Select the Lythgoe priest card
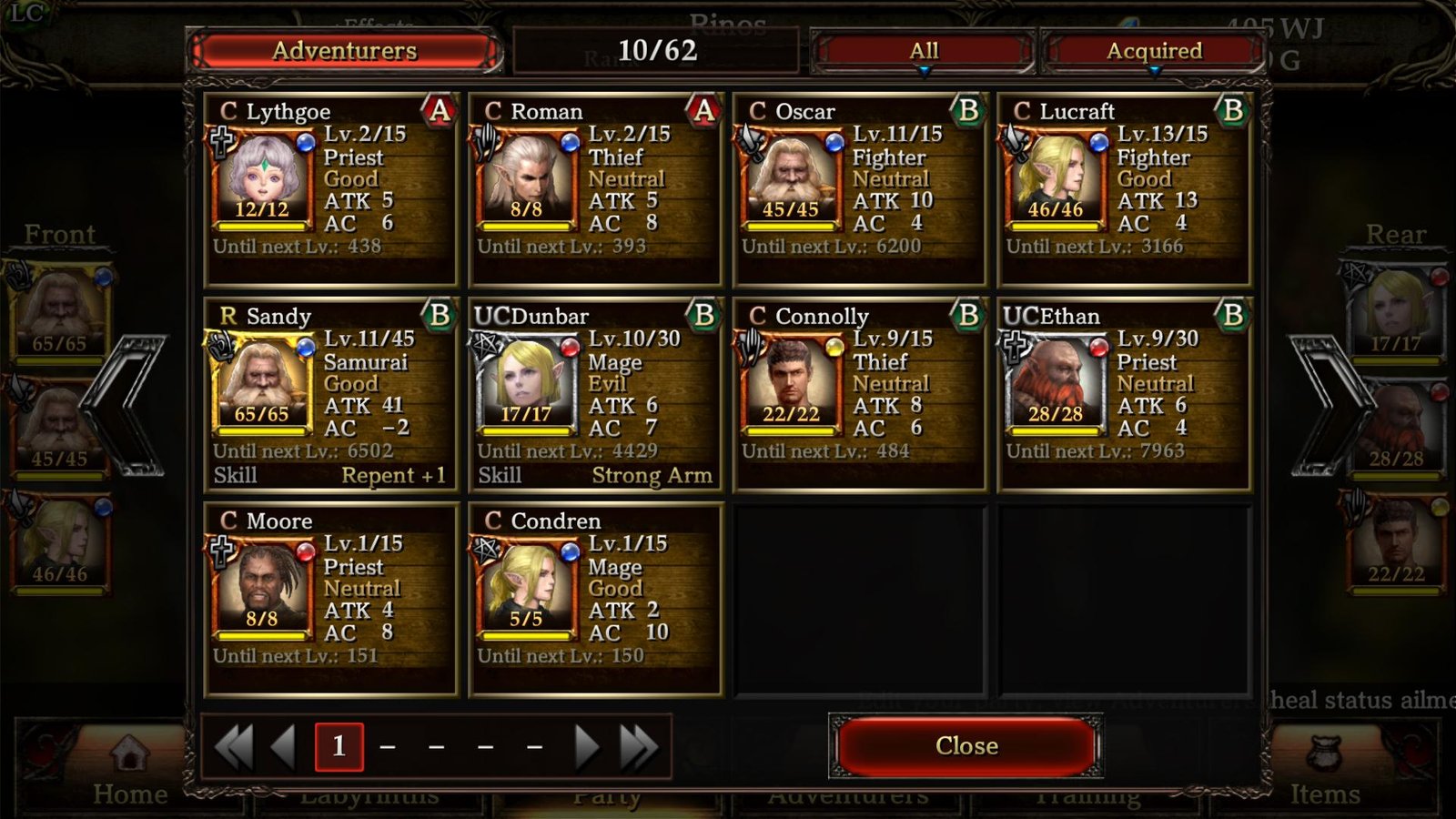 coord(331,189)
